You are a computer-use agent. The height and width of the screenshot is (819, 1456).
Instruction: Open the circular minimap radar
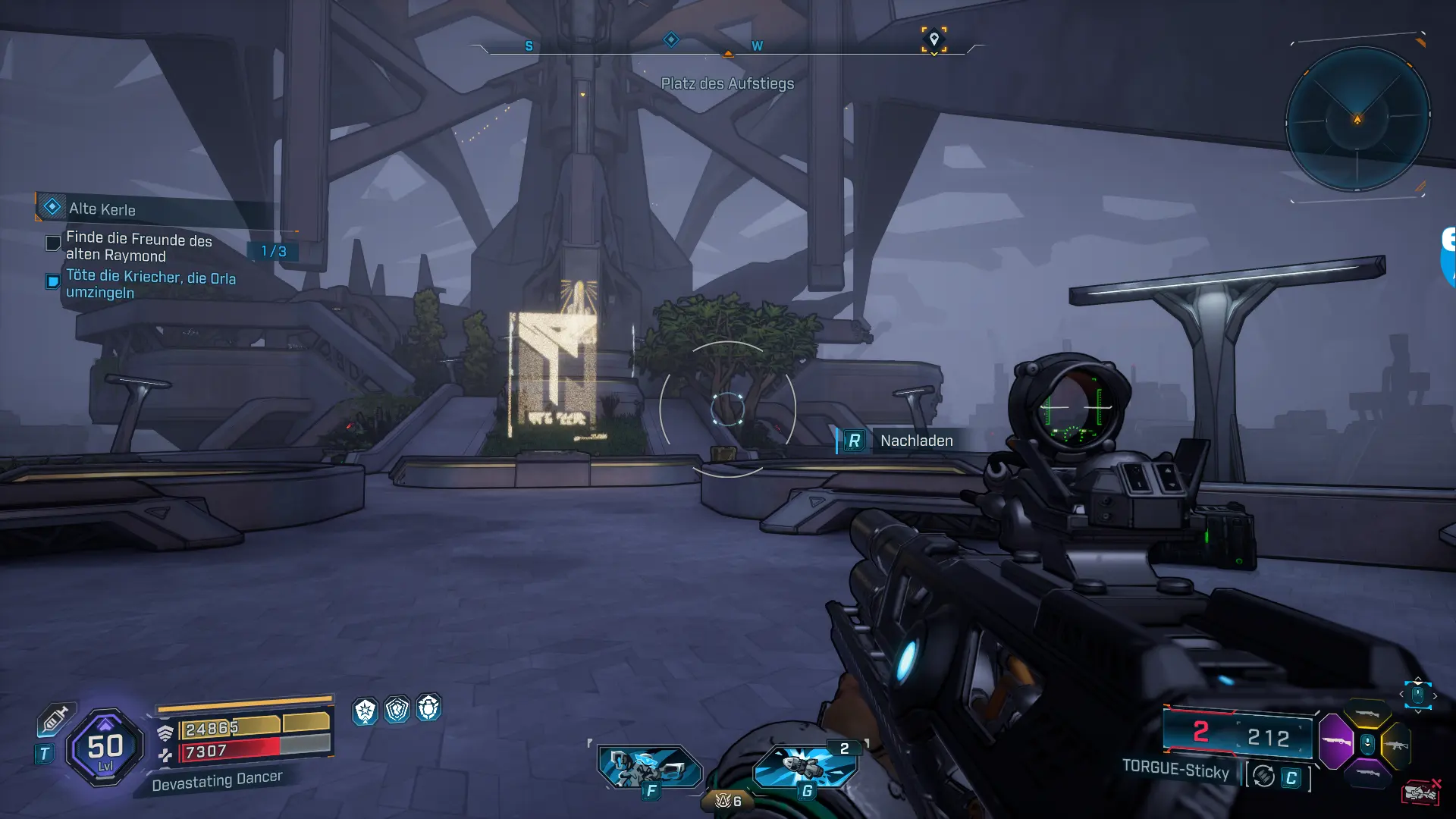[1357, 119]
